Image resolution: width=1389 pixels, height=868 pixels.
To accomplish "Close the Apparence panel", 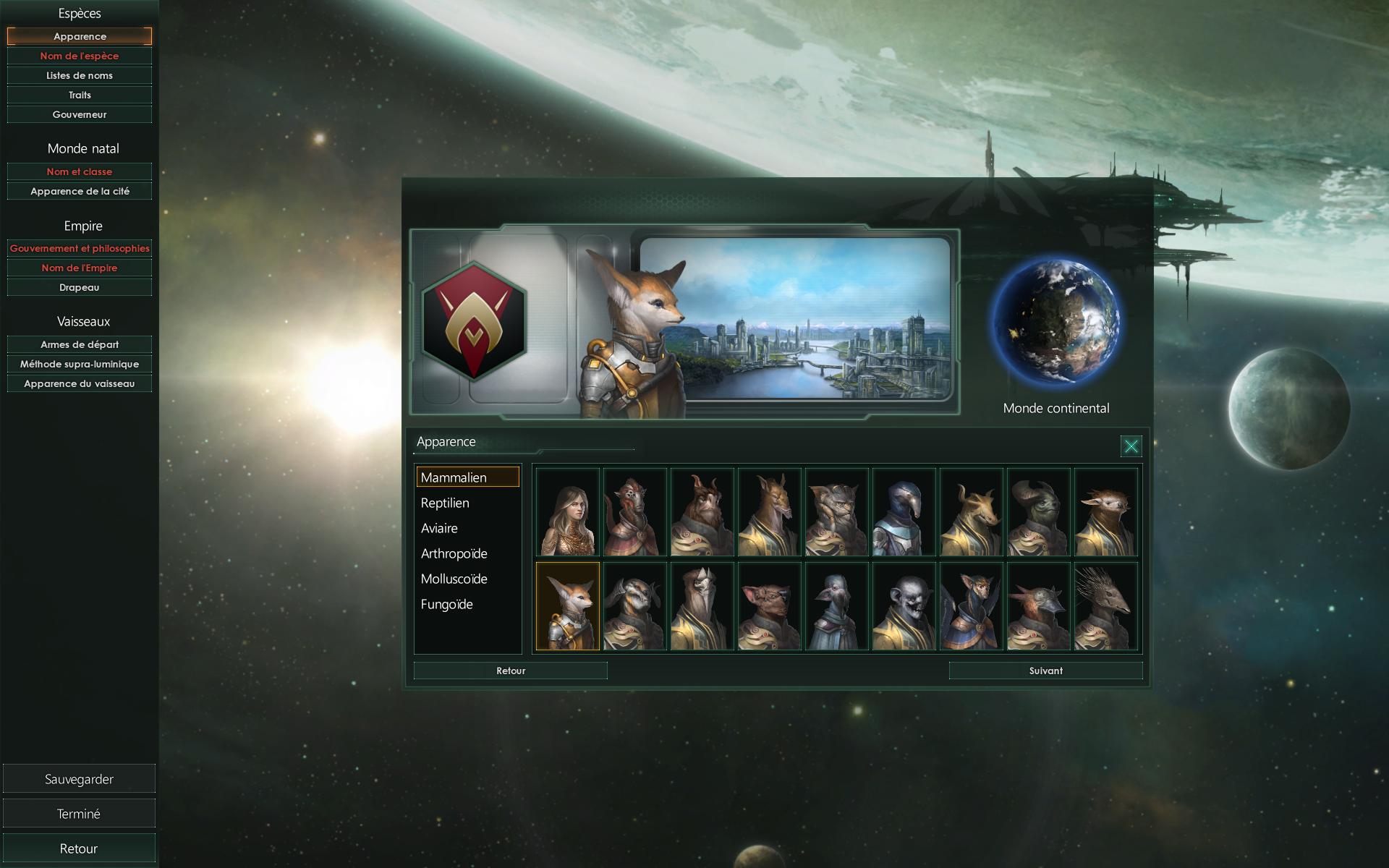I will pos(1131,446).
